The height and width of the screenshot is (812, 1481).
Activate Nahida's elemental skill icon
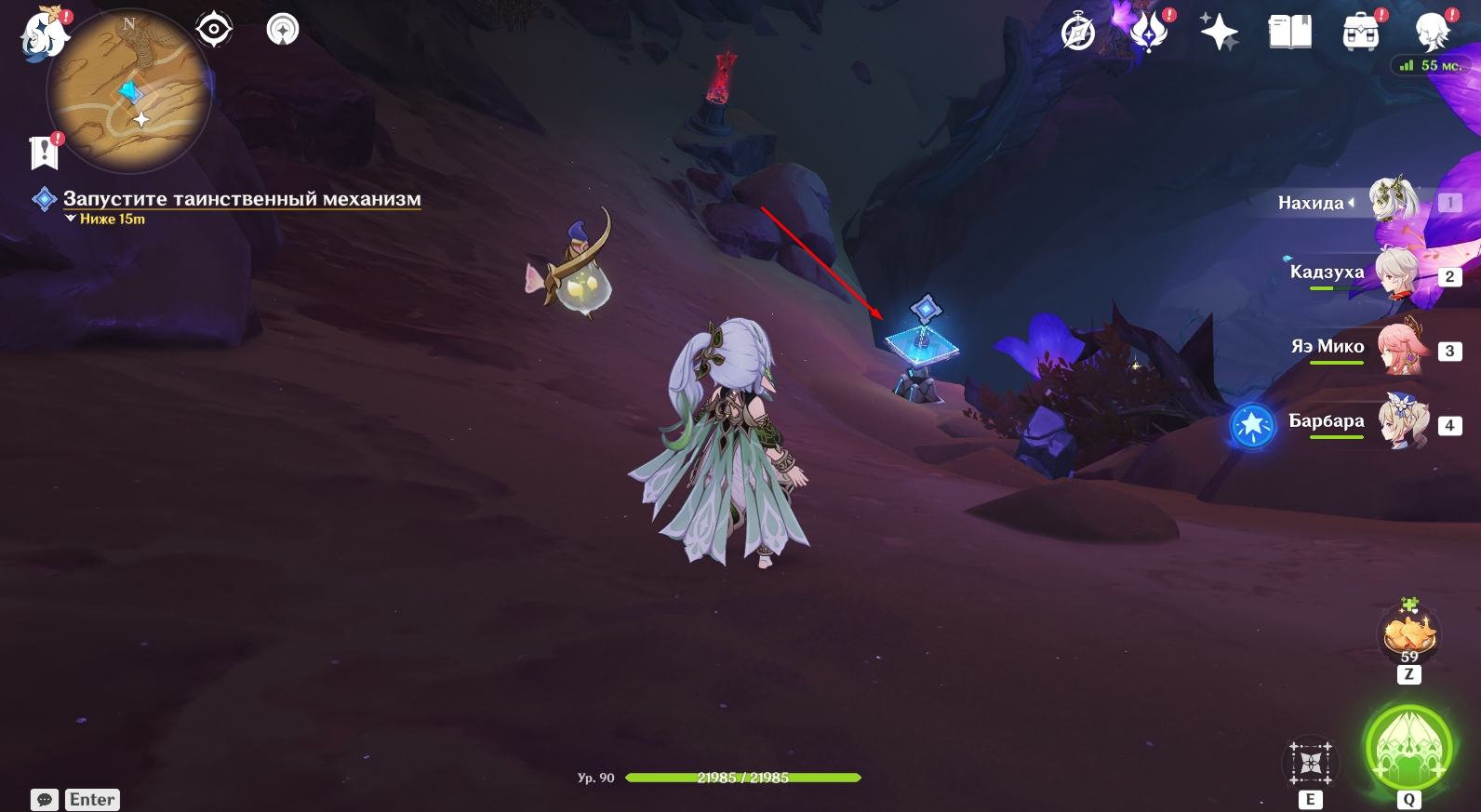coord(1311,764)
